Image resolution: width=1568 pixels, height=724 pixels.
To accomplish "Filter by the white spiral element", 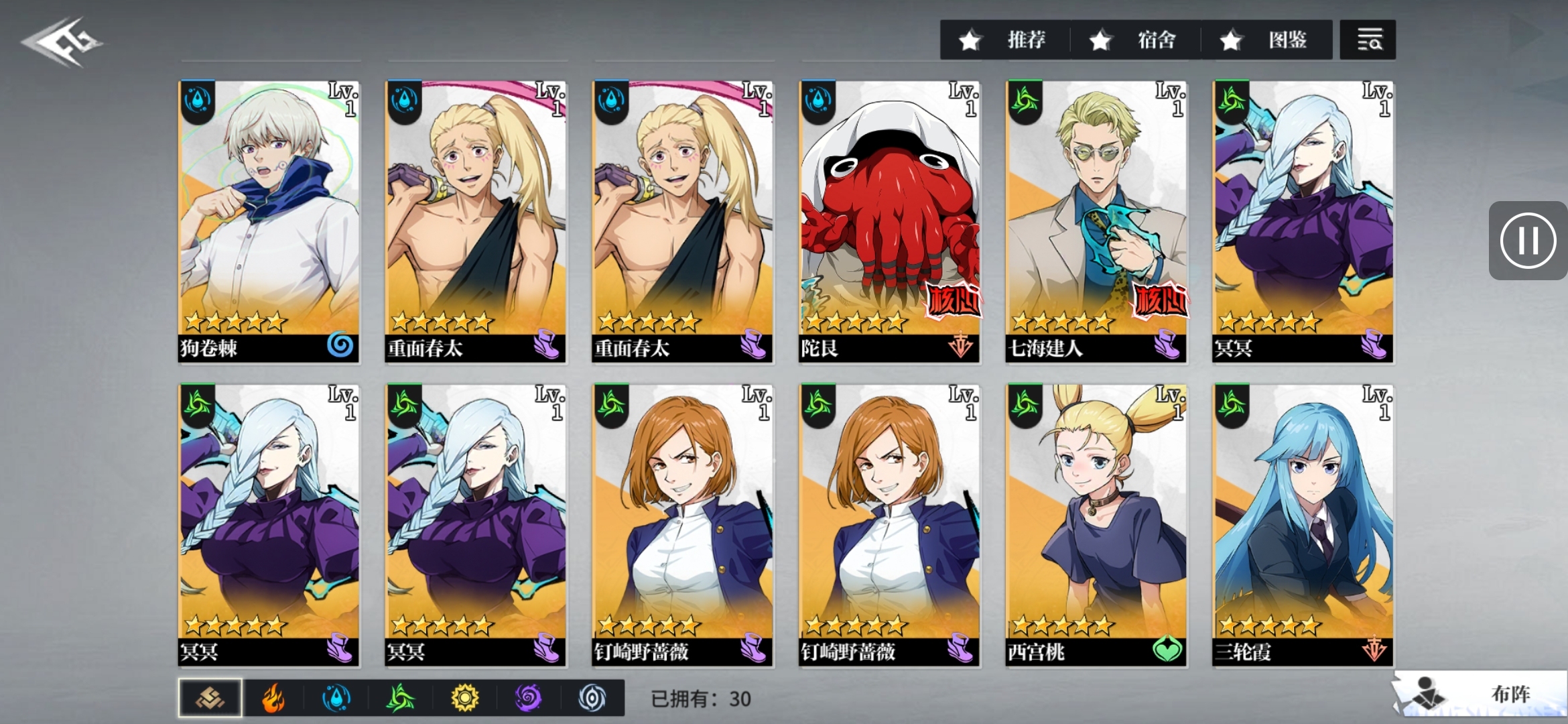I will [x=592, y=698].
